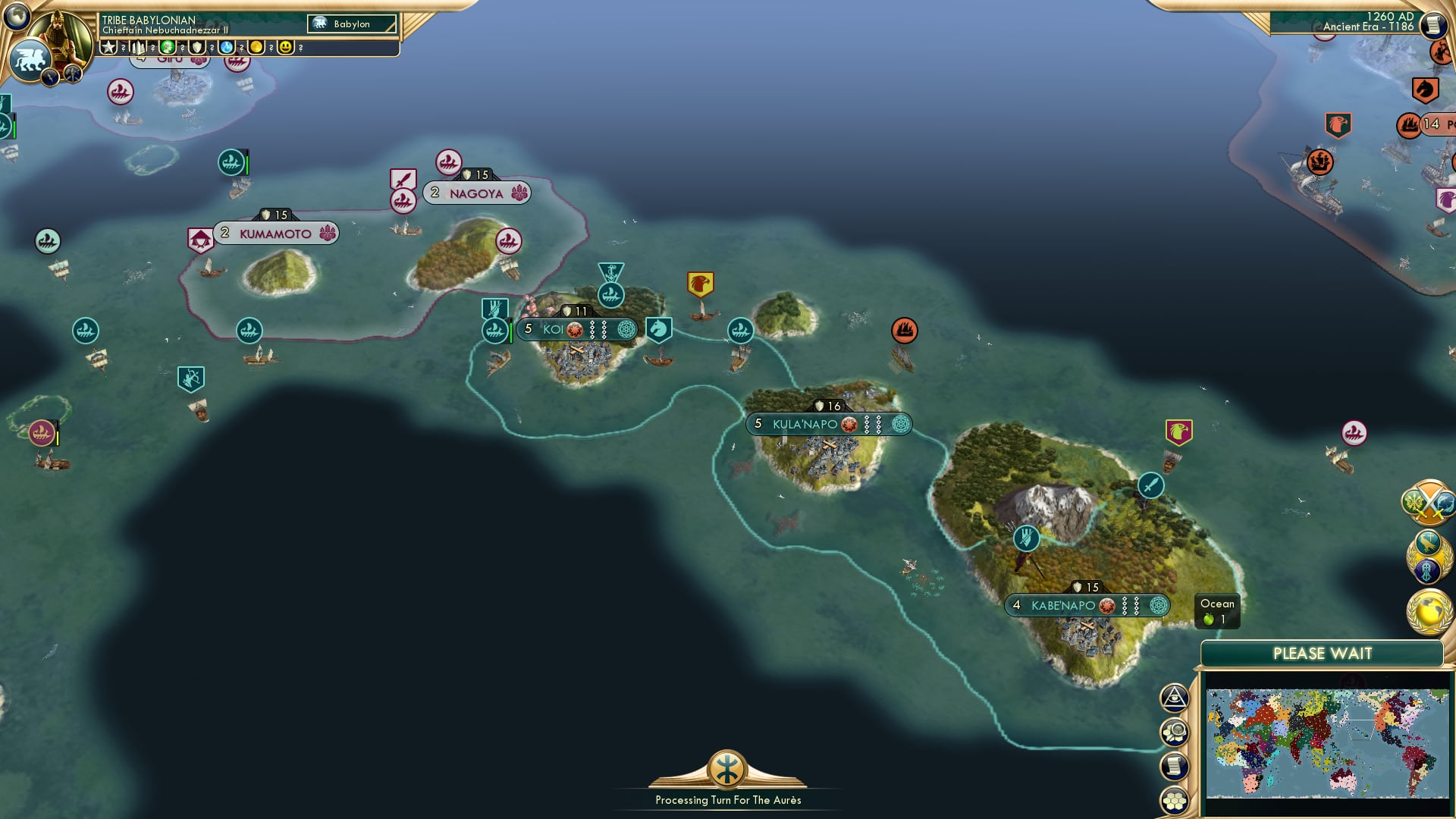Toggle strategic view with the eye icon
The width and height of the screenshot is (1456, 819).
click(x=1175, y=698)
